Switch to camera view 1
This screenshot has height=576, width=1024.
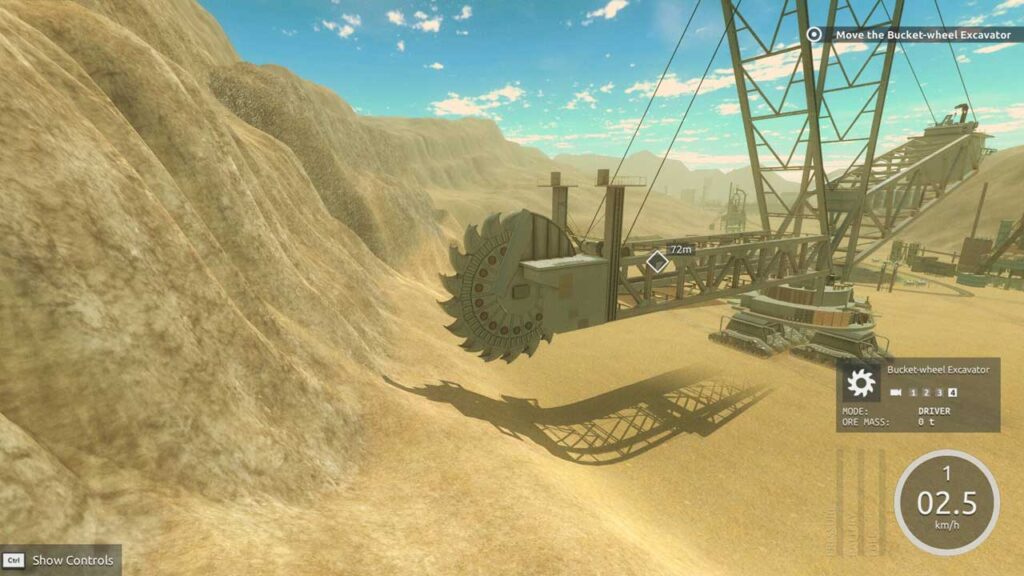(913, 392)
